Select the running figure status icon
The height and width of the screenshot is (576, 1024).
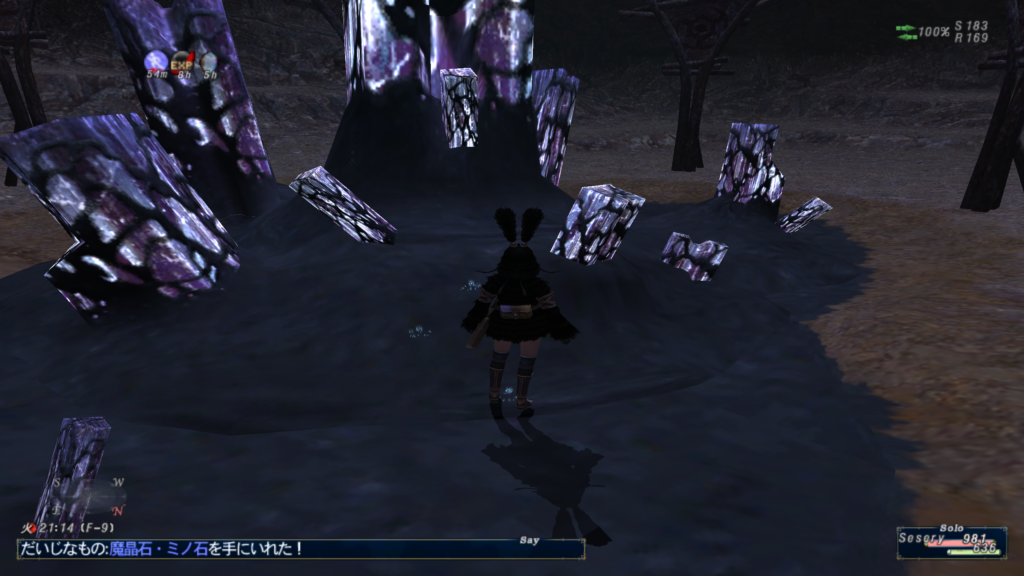point(156,61)
